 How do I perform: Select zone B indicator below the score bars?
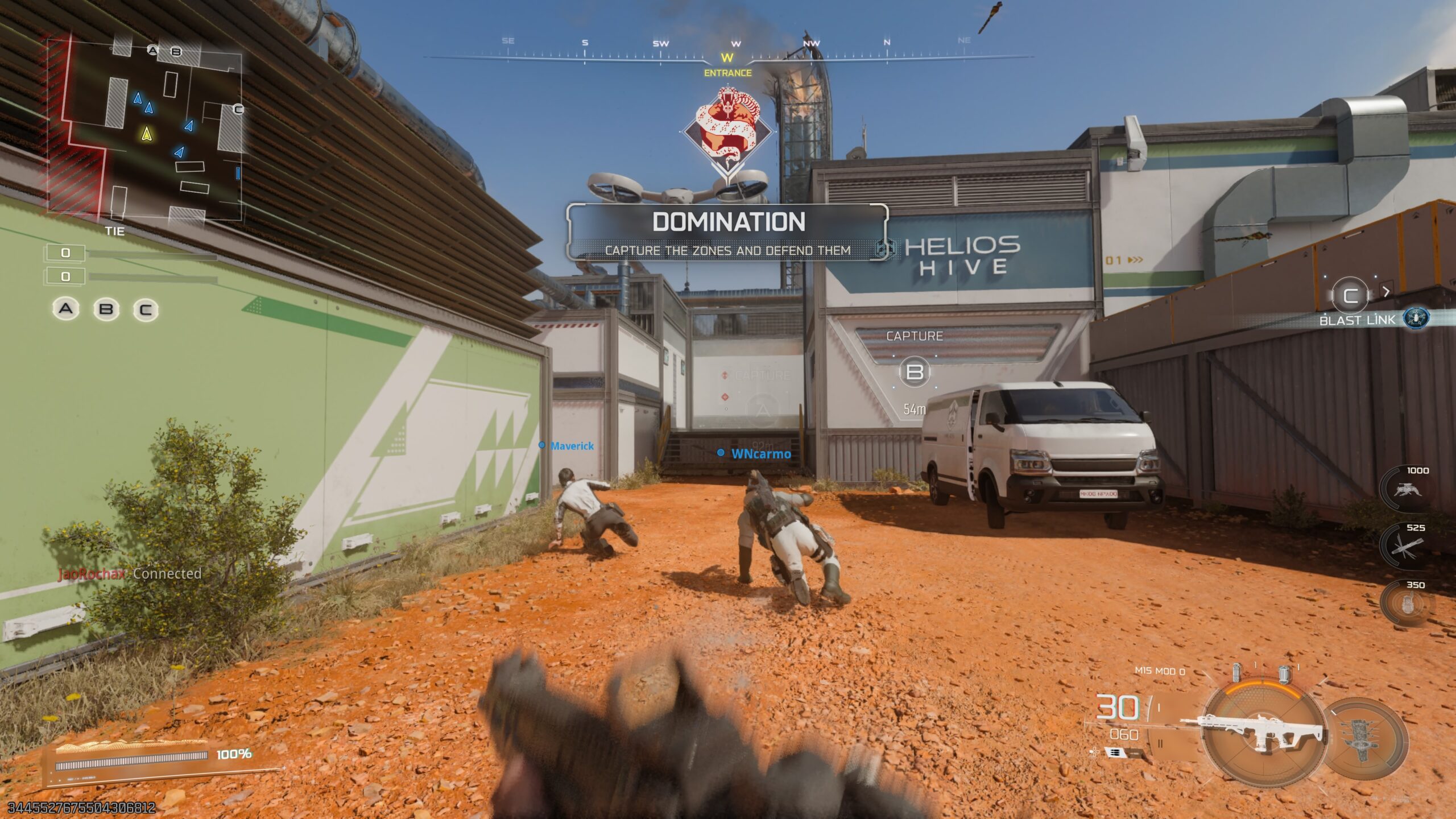106,309
